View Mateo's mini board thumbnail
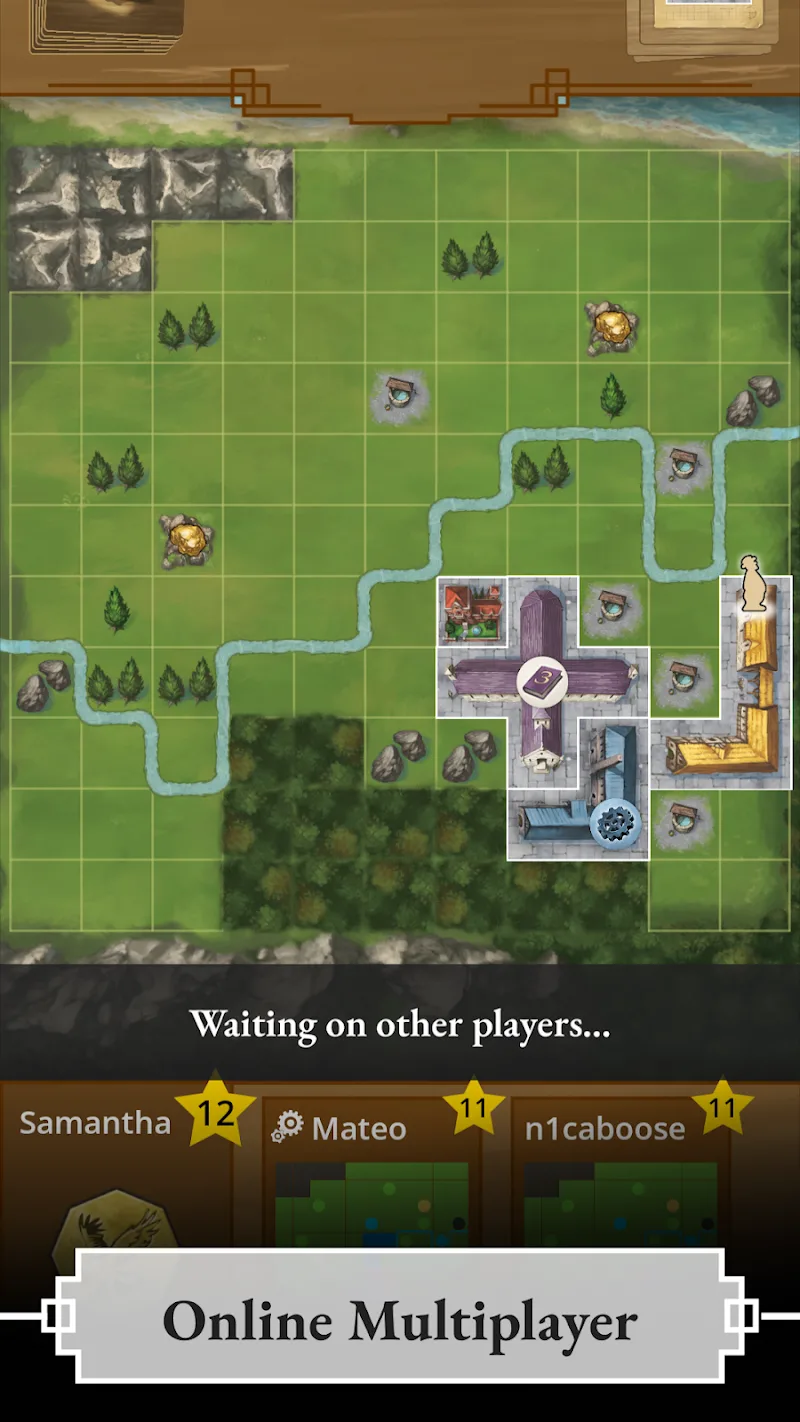The width and height of the screenshot is (800, 1422). [x=372, y=1205]
